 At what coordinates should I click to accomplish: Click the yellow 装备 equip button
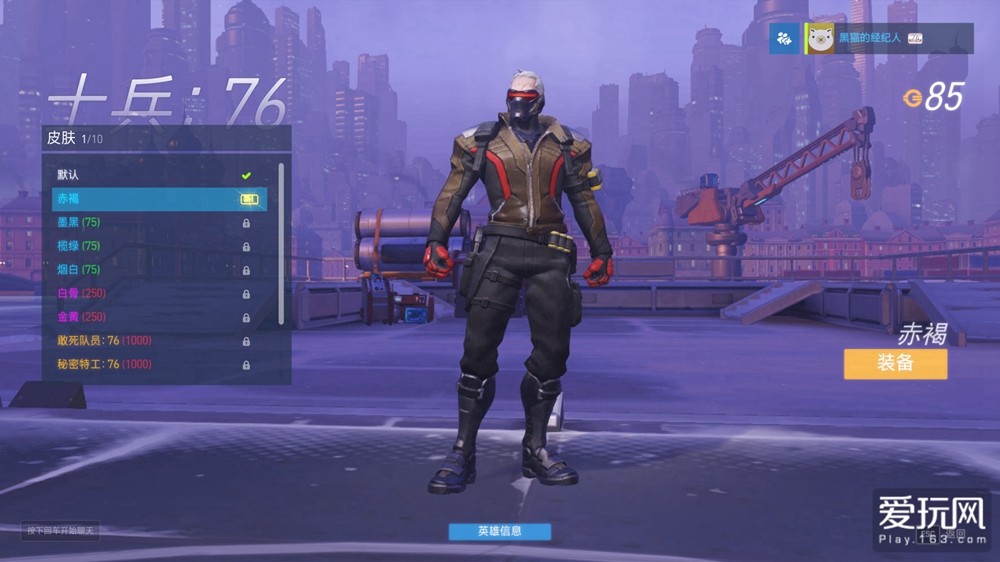point(895,363)
